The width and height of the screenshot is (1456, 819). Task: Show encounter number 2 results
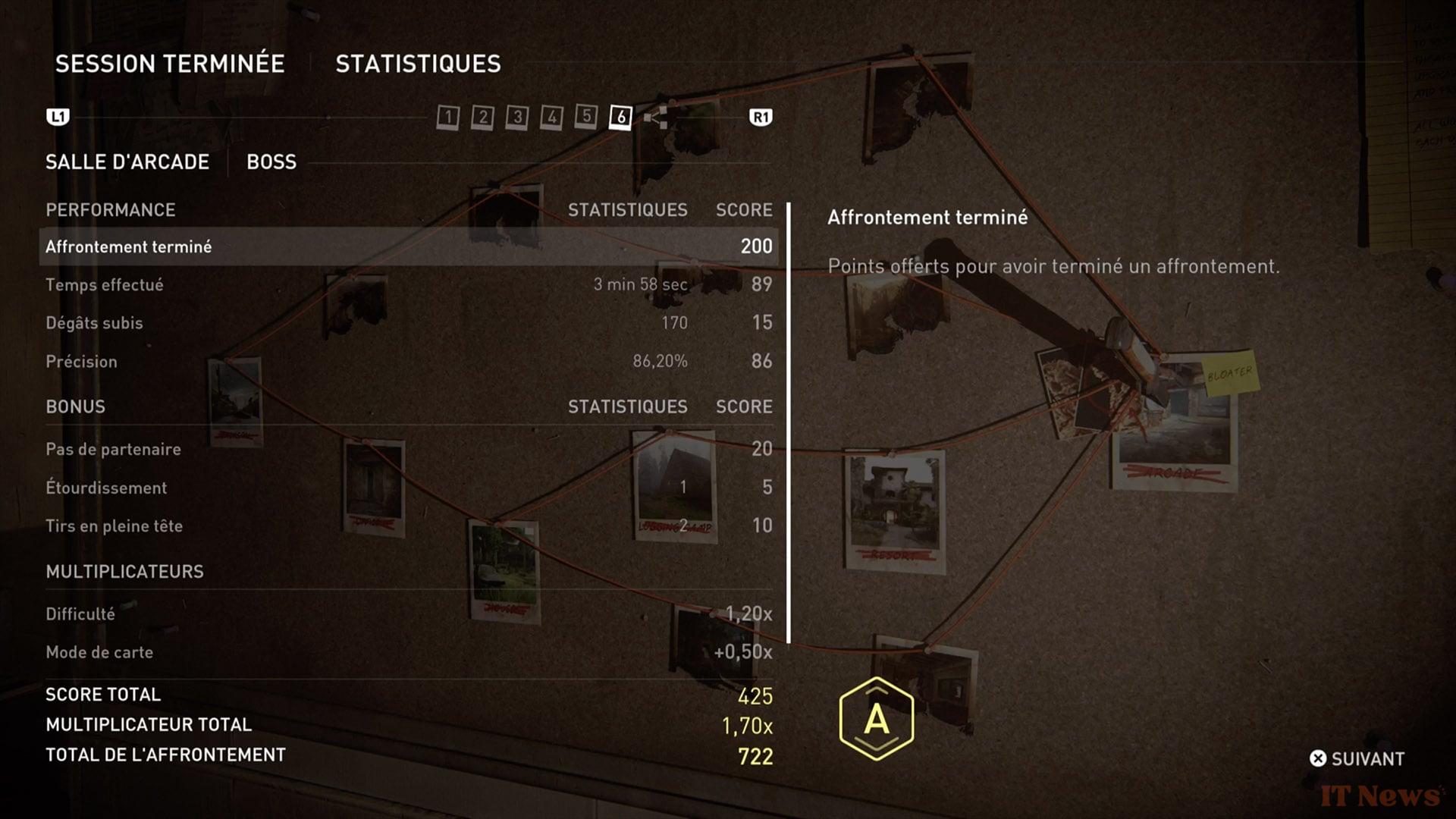click(x=482, y=117)
